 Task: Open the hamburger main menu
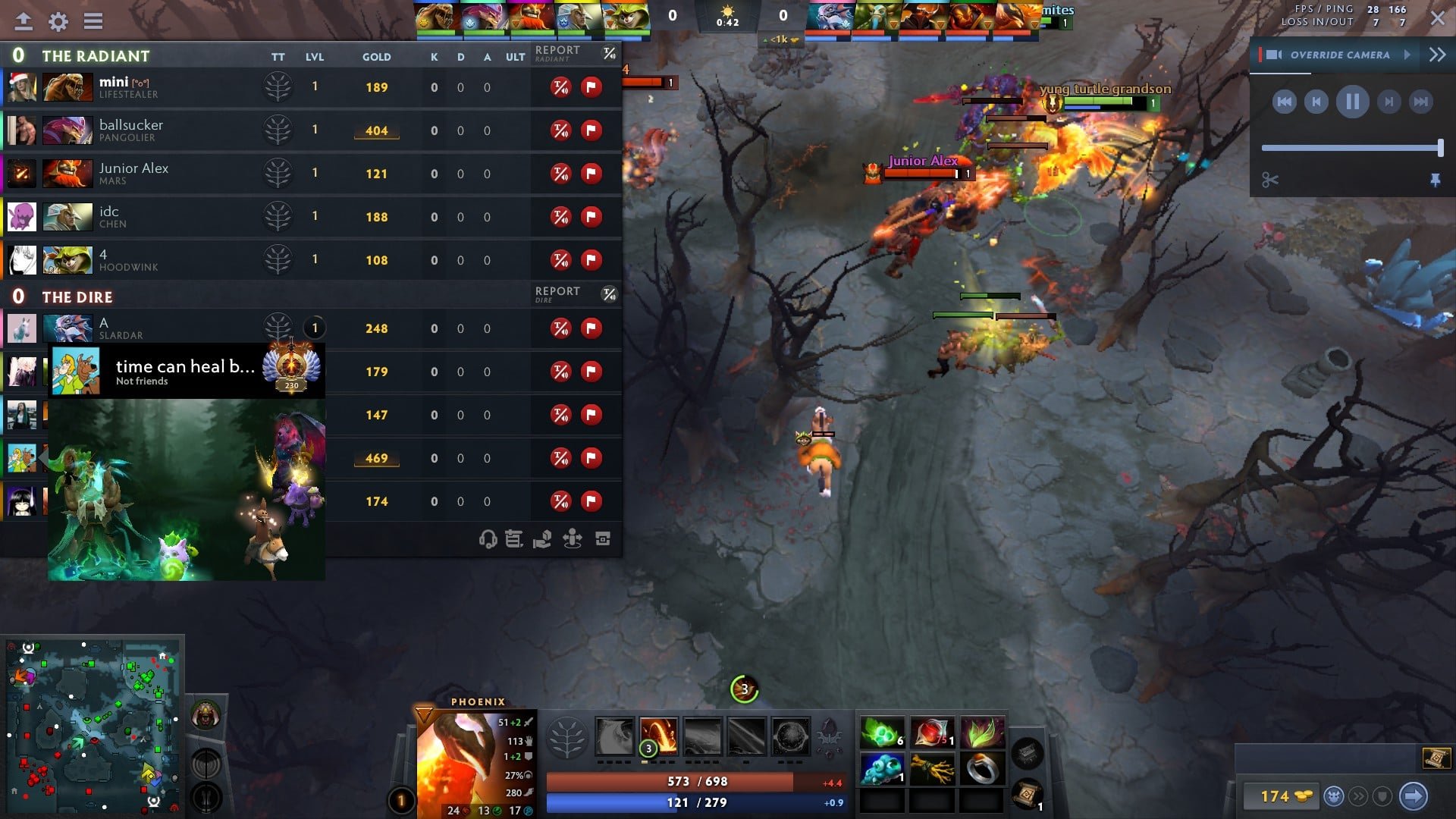point(93,21)
